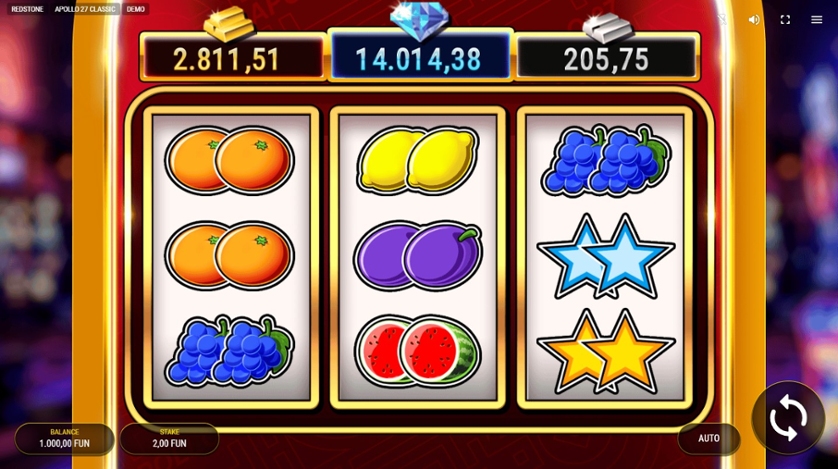Enter fullscreen mode

(785, 19)
